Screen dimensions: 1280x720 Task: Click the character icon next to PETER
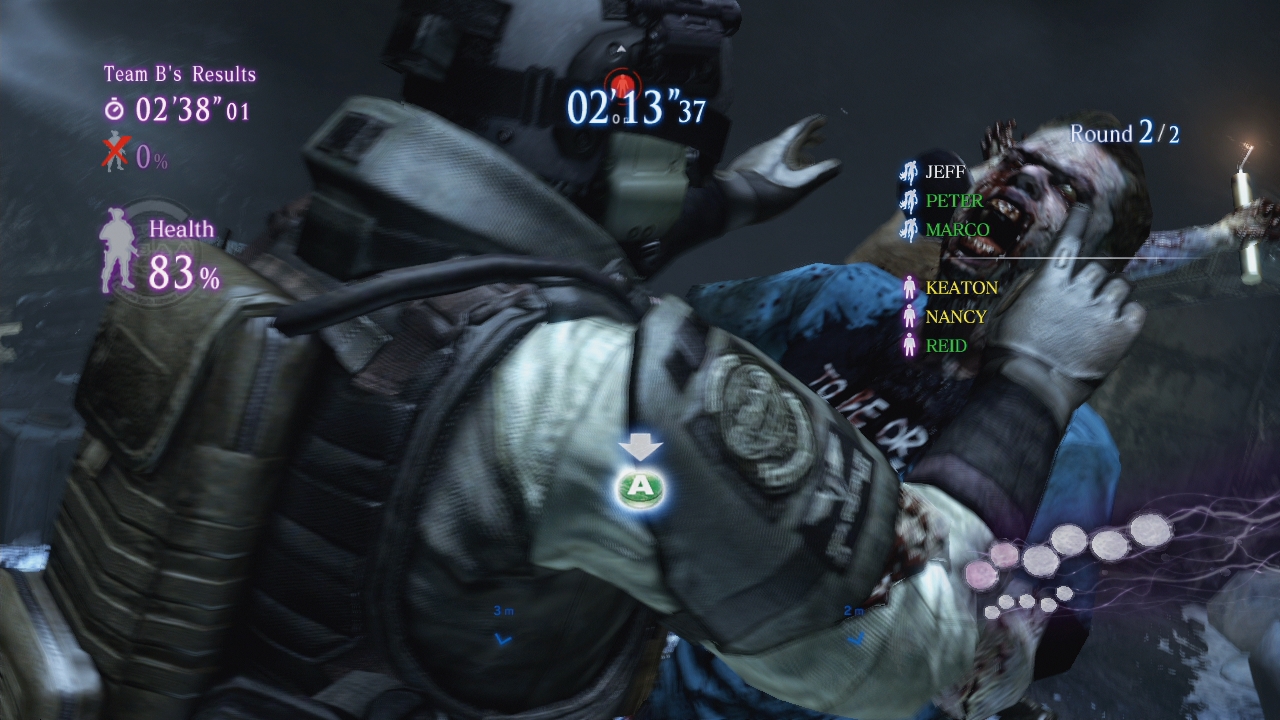point(908,202)
